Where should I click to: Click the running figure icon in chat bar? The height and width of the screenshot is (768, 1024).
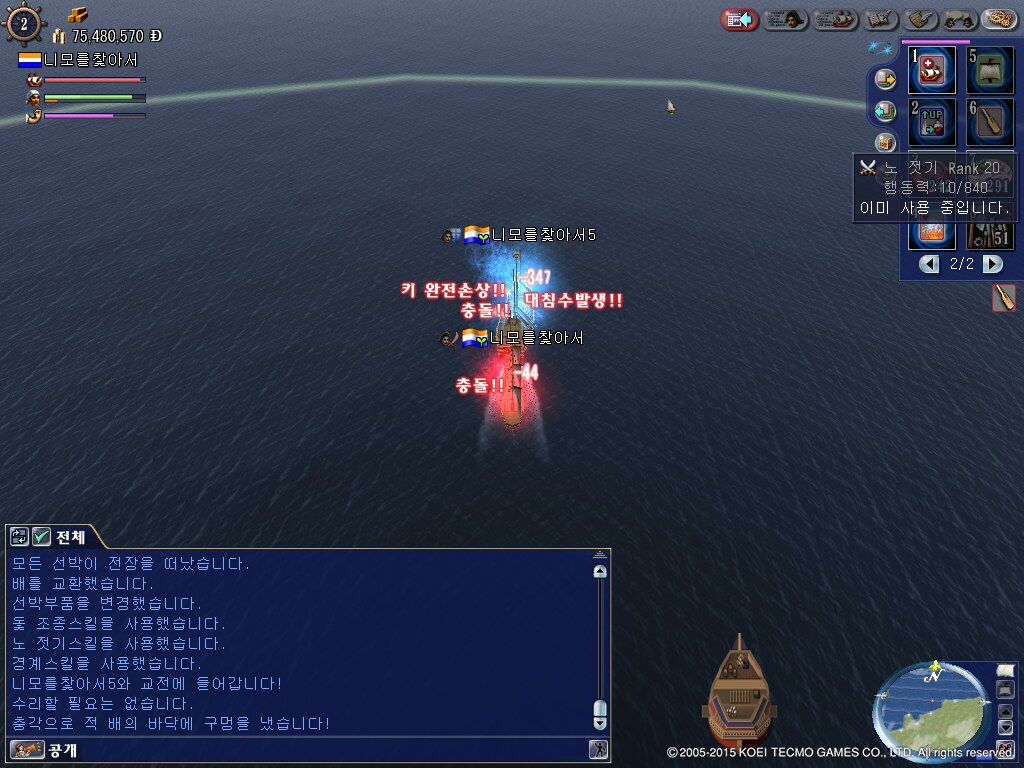point(598,749)
